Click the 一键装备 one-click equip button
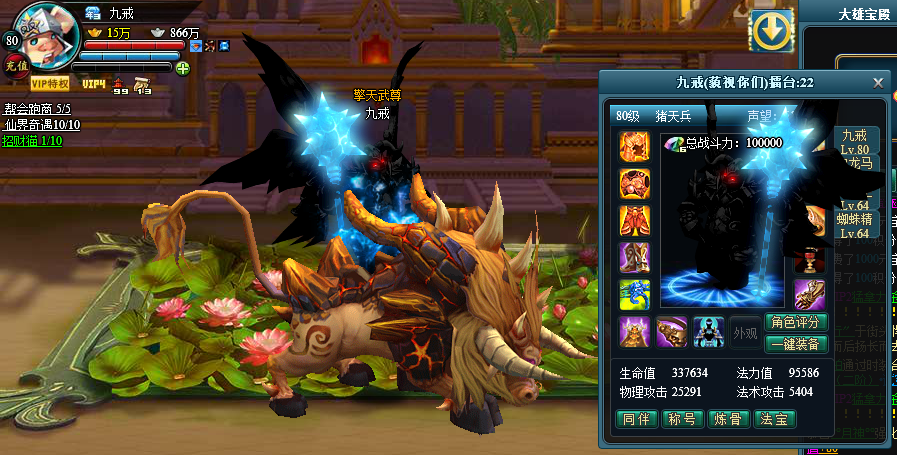The width and height of the screenshot is (897, 455). 796,343
